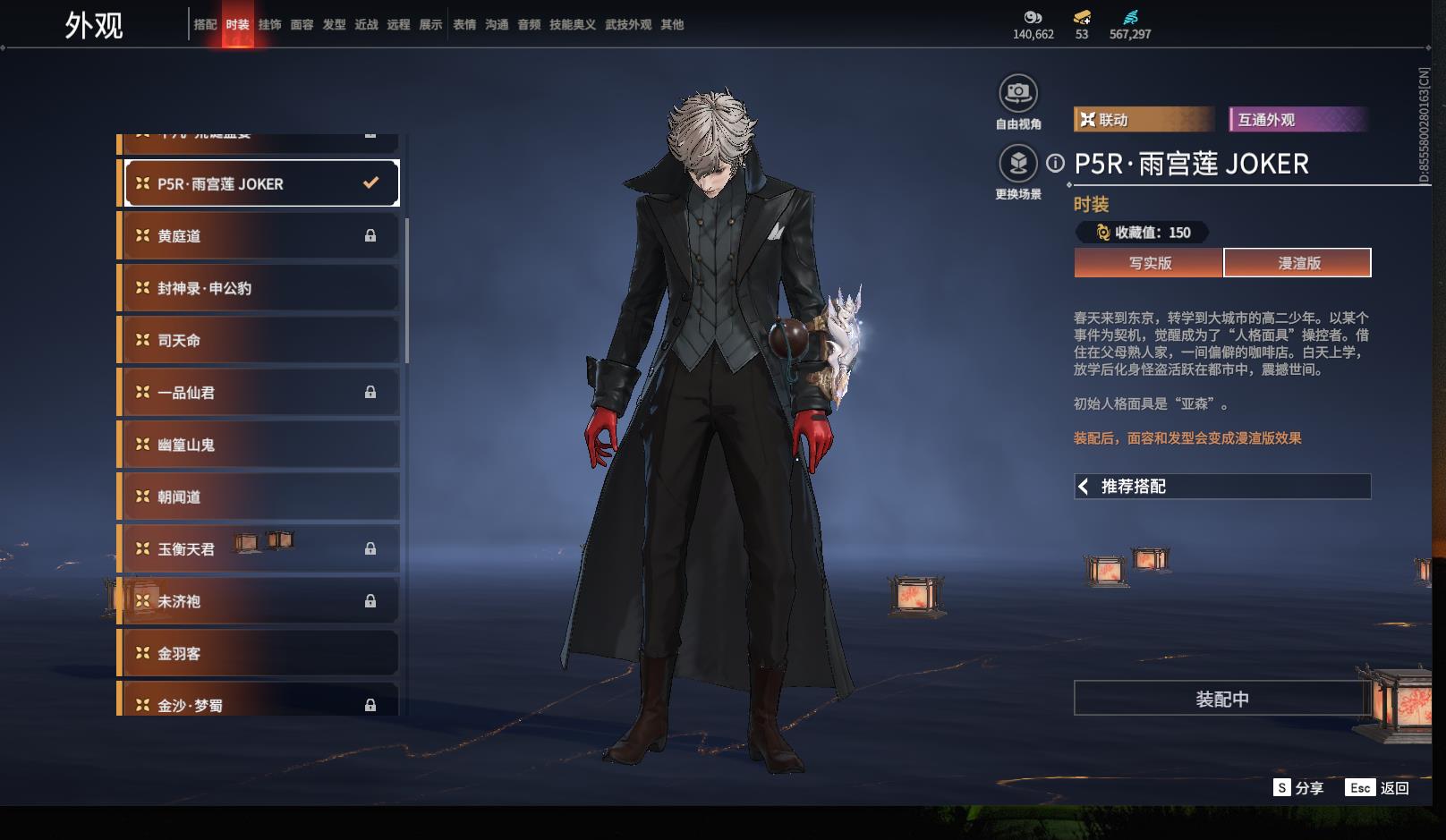Image resolution: width=1446 pixels, height=840 pixels.
Task: Toggle the 自由视角 free camera button
Action: click(x=1018, y=93)
